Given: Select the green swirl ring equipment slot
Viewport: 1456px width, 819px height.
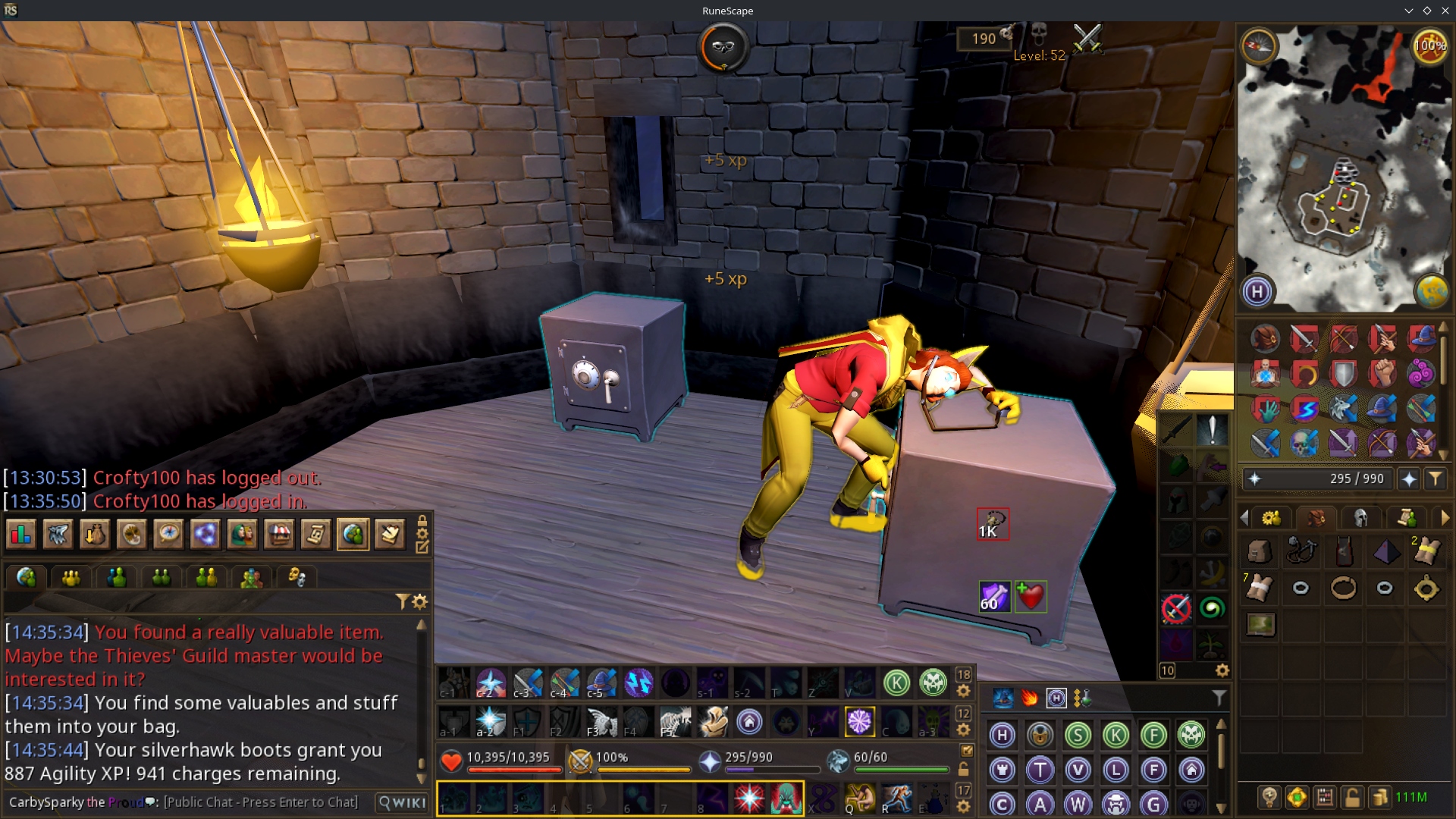Looking at the screenshot, I should point(1212,608).
